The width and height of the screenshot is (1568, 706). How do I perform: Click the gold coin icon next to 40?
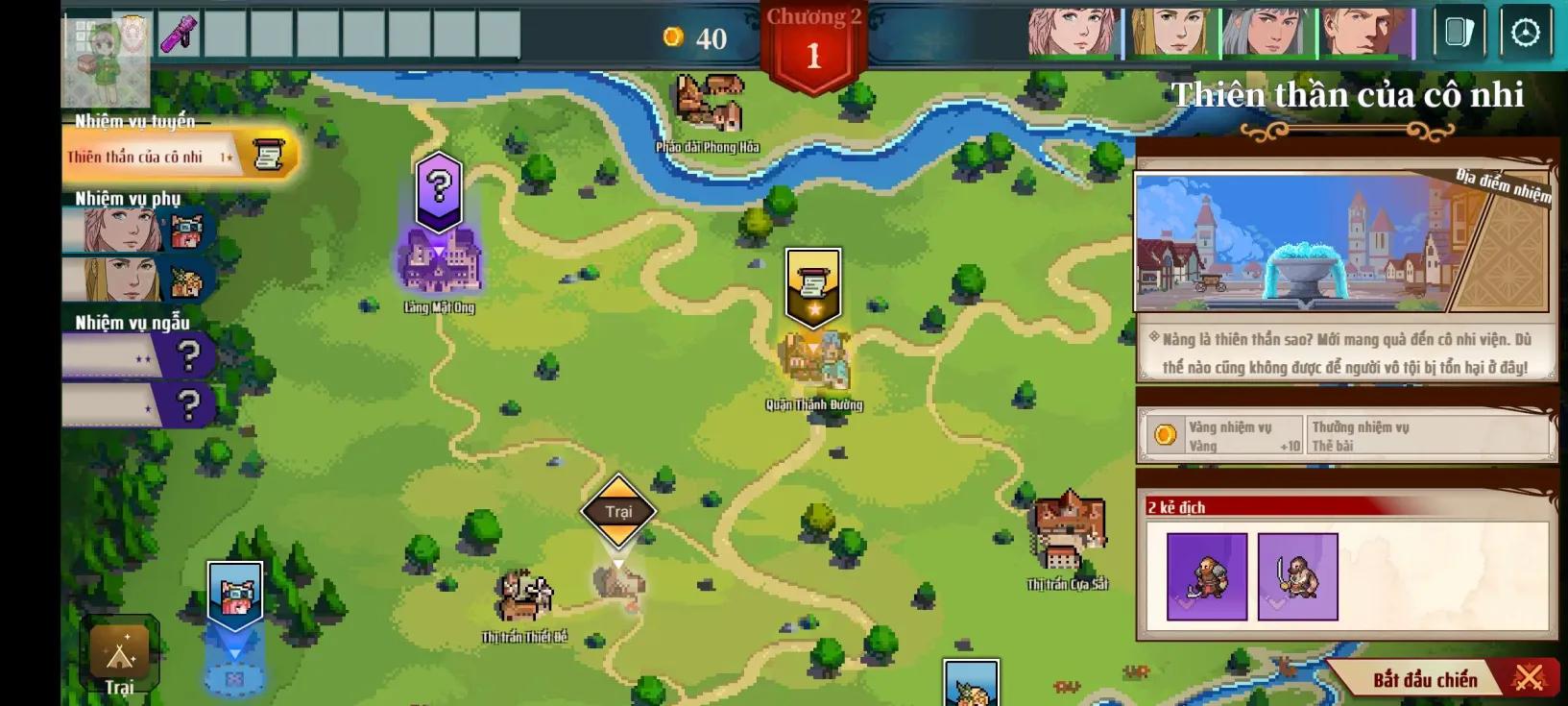pyautogui.click(x=675, y=38)
